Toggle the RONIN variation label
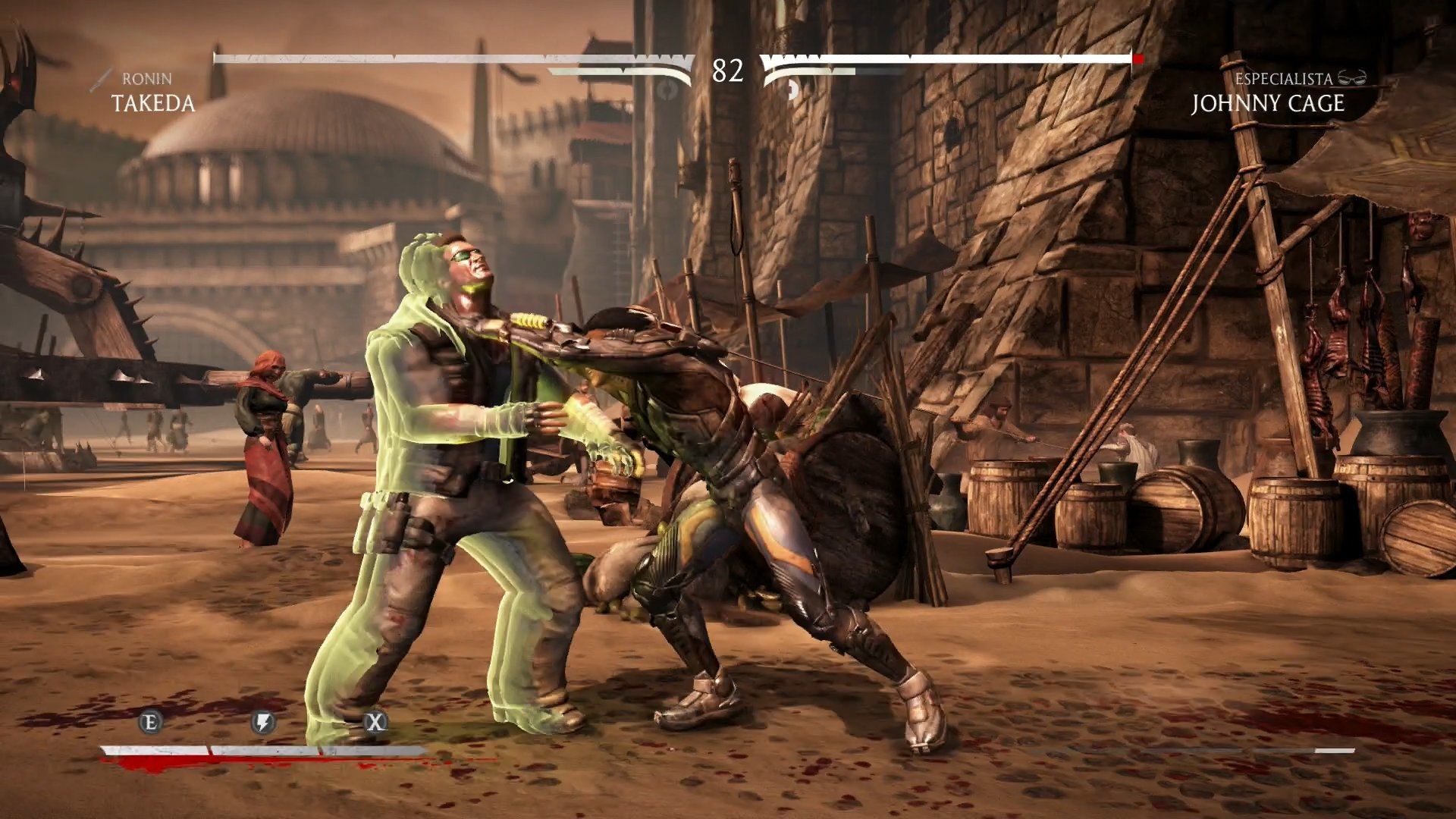Screen dimensions: 1456x819 146,78
